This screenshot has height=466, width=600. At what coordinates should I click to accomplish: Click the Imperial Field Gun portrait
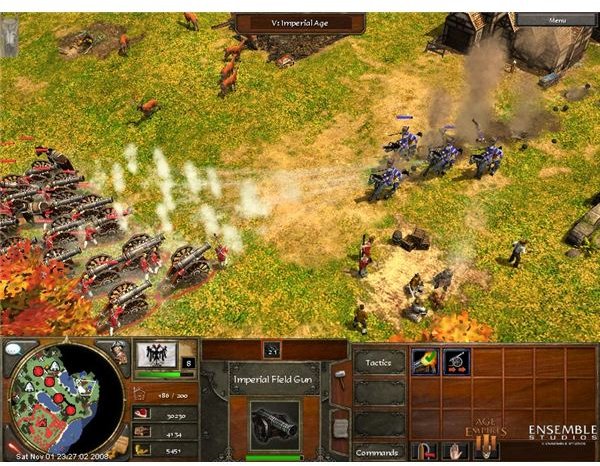click(x=274, y=424)
